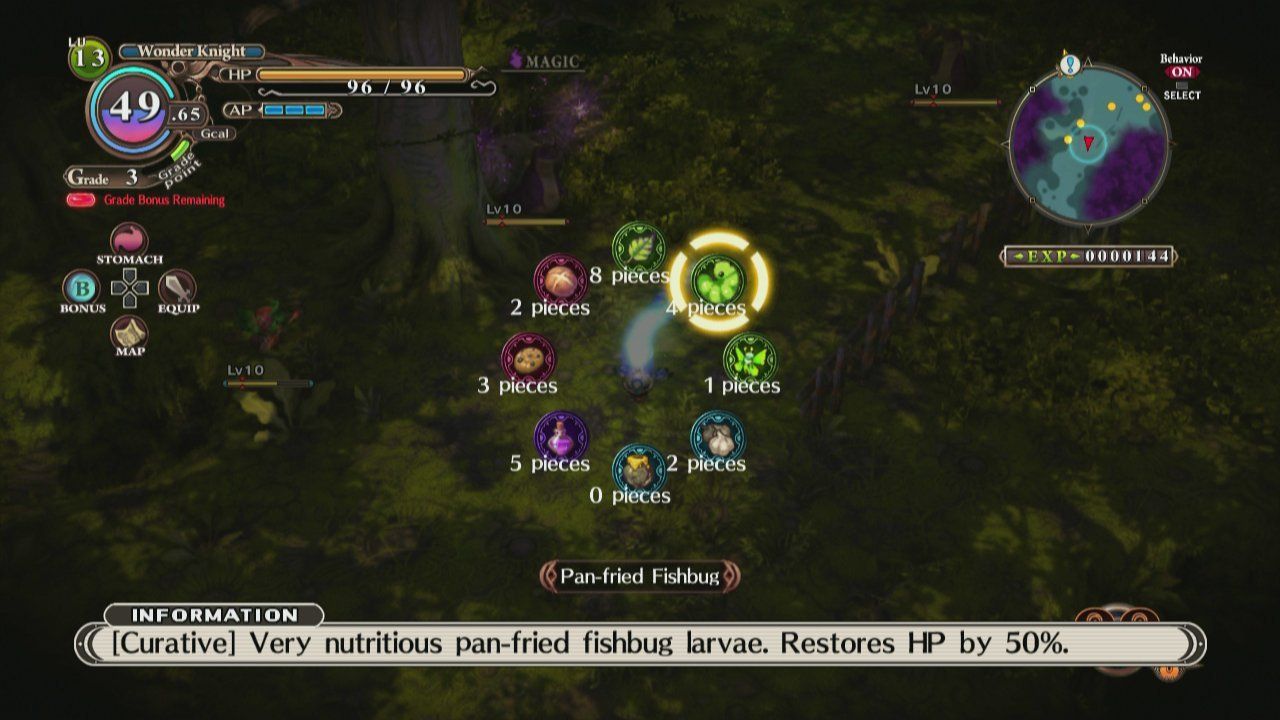The image size is (1280, 720).
Task: Choose the cookie item with 3 pieces
Action: pos(527,357)
